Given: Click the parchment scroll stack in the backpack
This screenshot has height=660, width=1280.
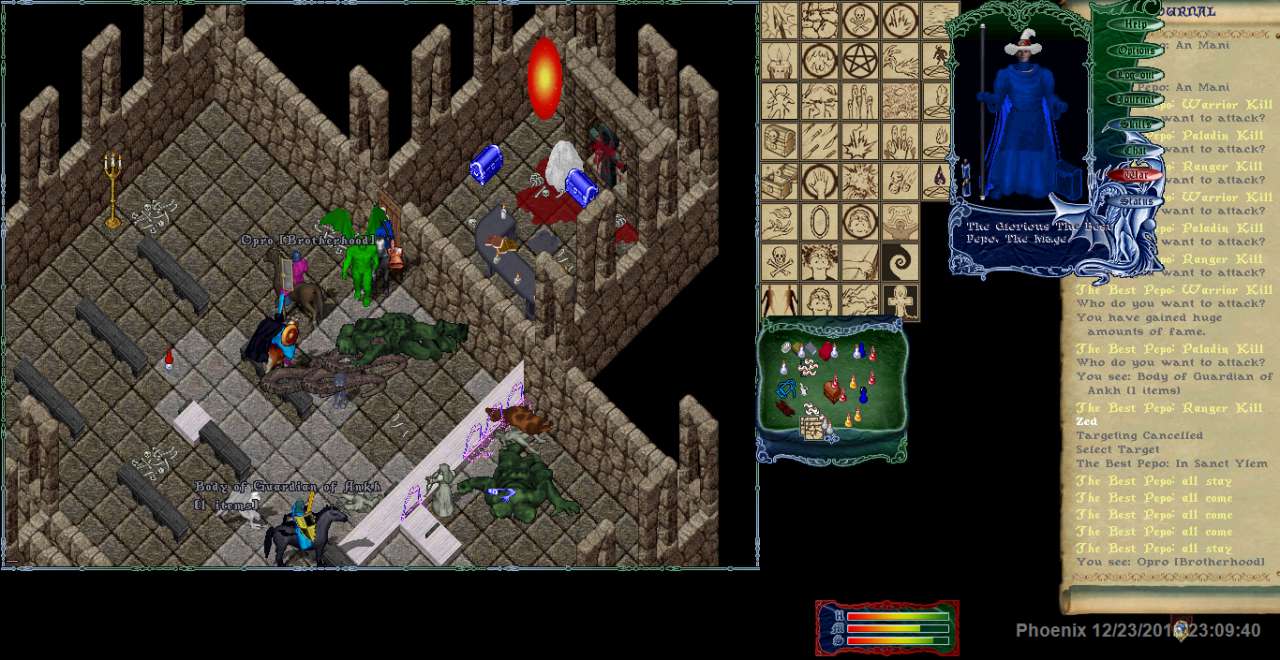Looking at the screenshot, I should pos(812,428).
